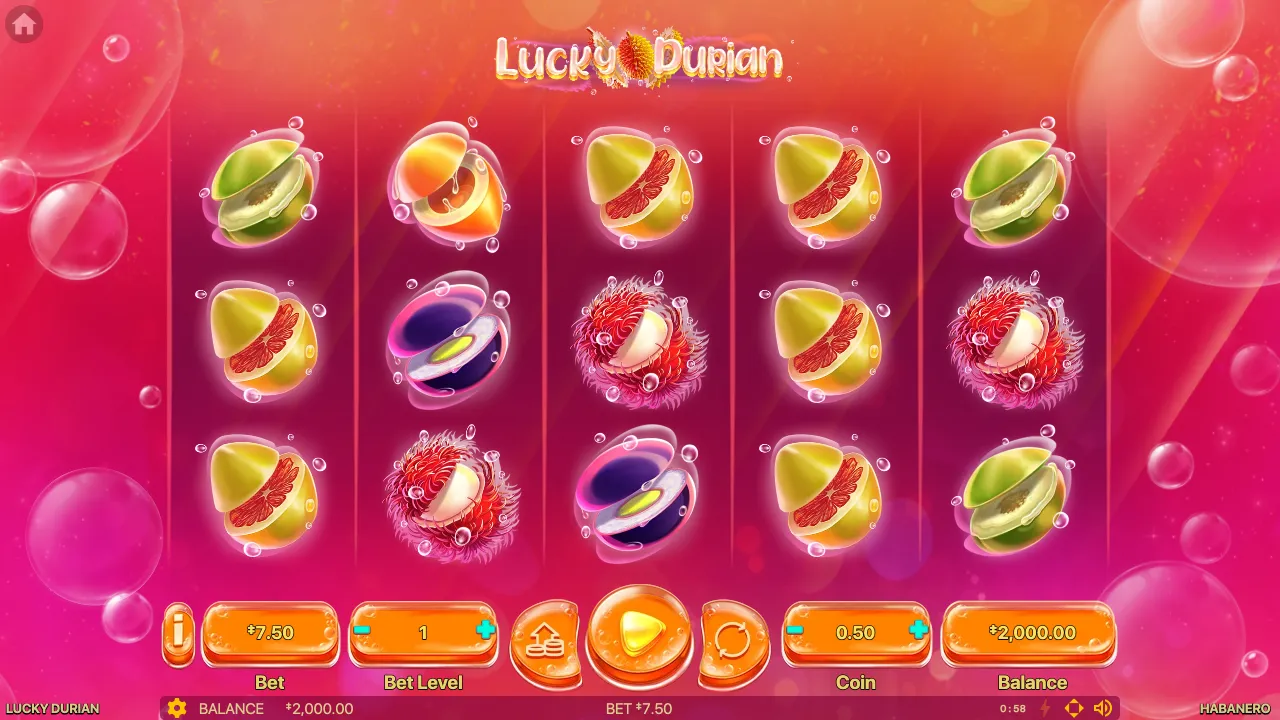Switch the game to fullscreen view

(x=1075, y=708)
